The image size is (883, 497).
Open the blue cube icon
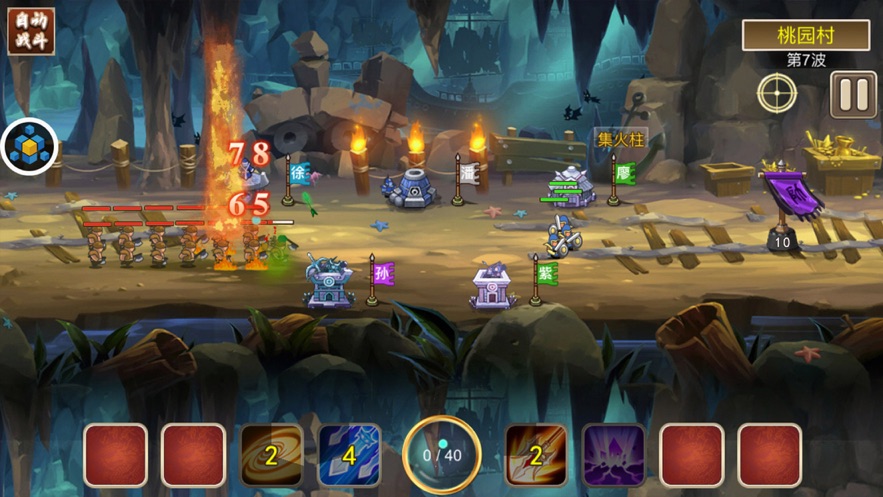(29, 147)
